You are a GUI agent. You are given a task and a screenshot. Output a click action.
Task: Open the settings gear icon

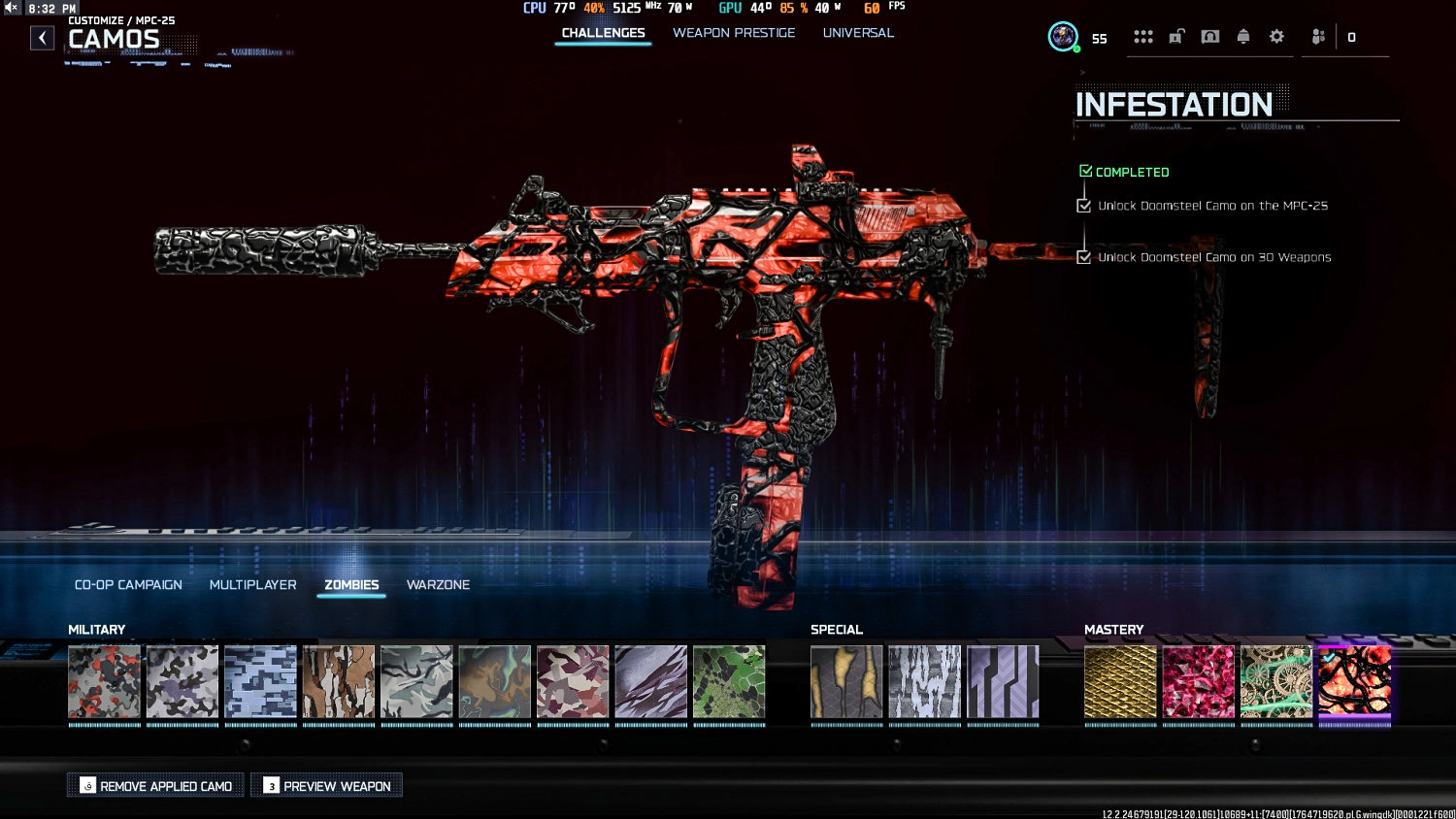pyautogui.click(x=1275, y=36)
